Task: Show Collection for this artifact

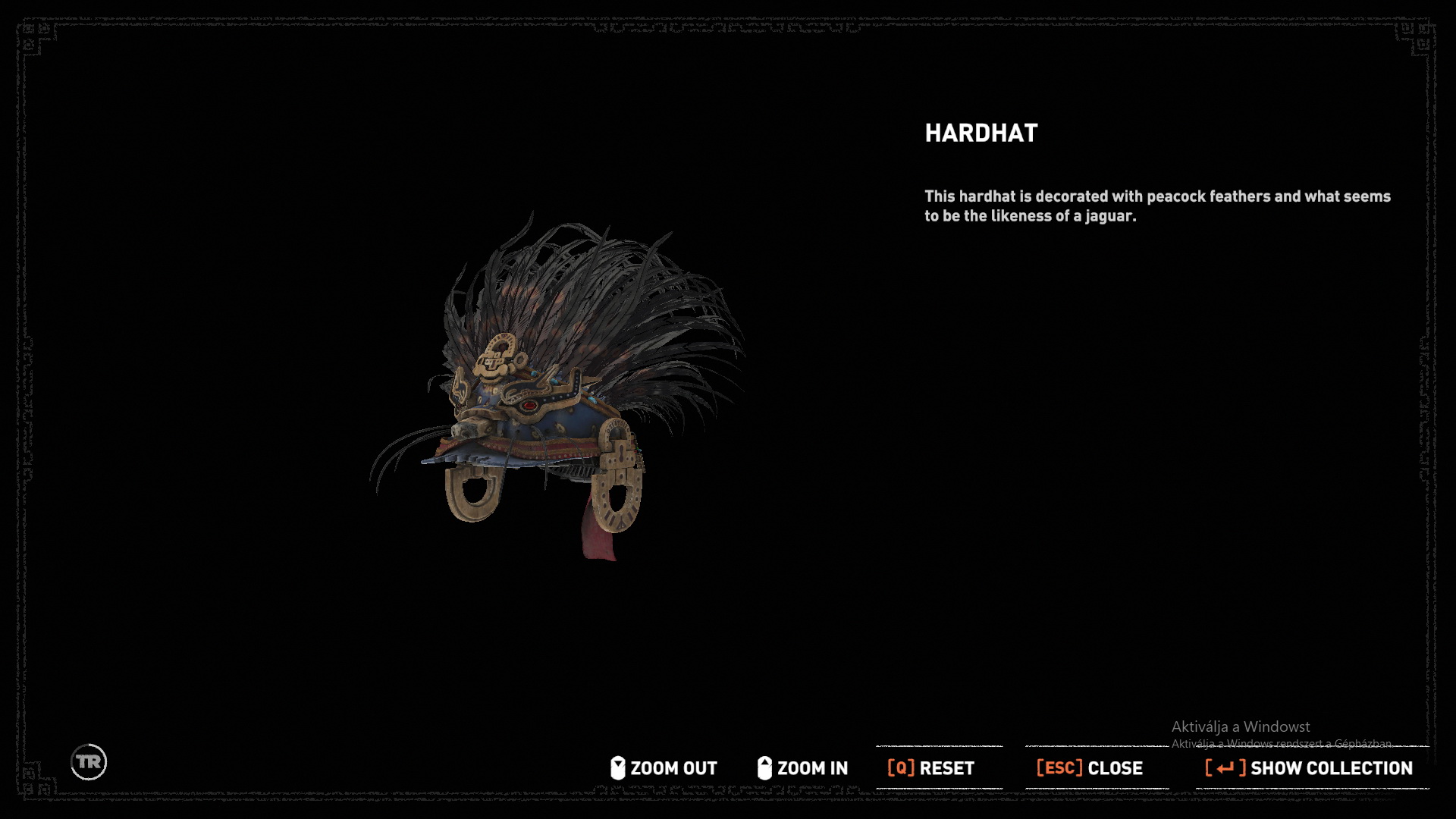Action: tap(1309, 768)
